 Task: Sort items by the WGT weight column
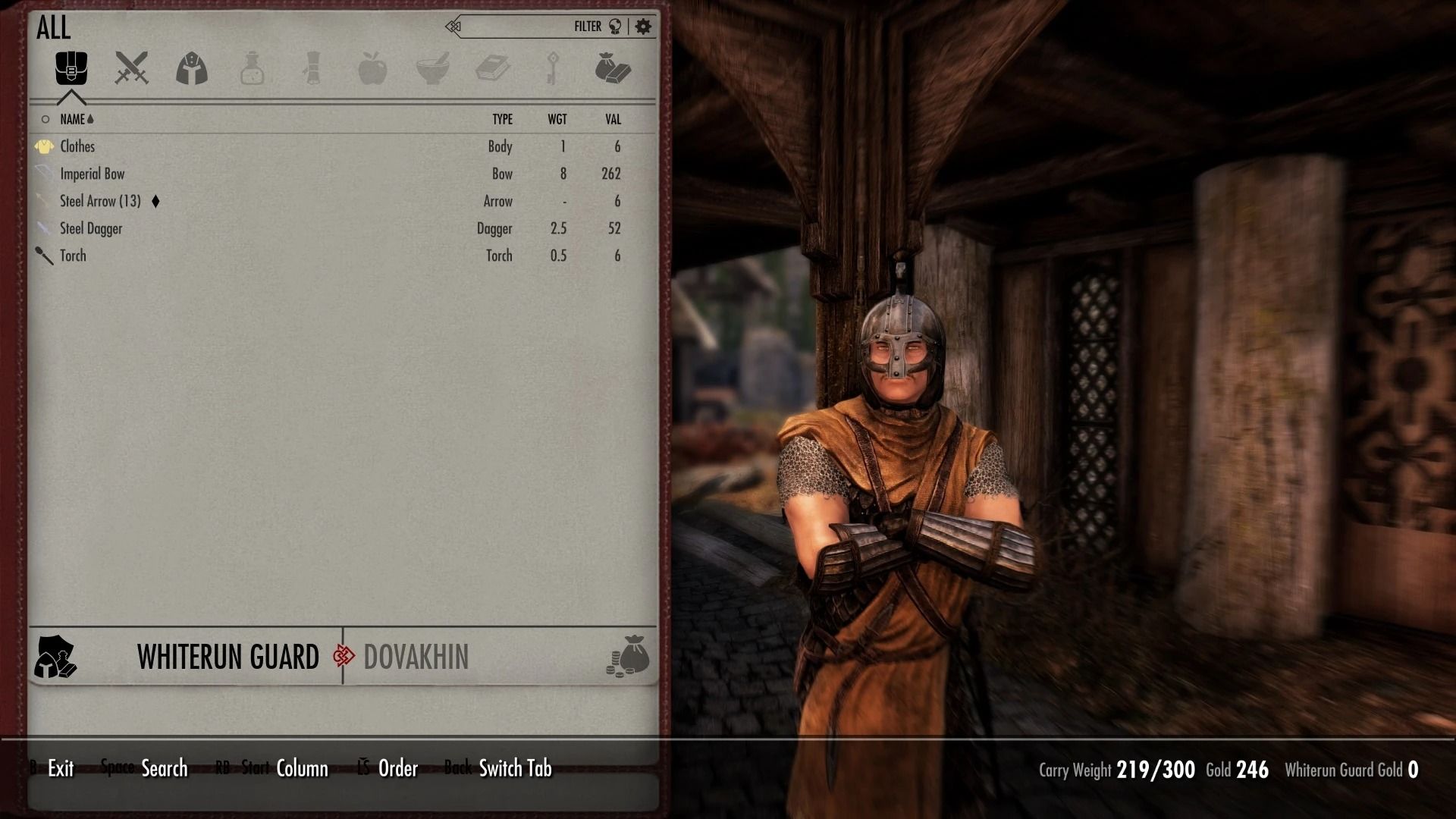click(x=557, y=119)
